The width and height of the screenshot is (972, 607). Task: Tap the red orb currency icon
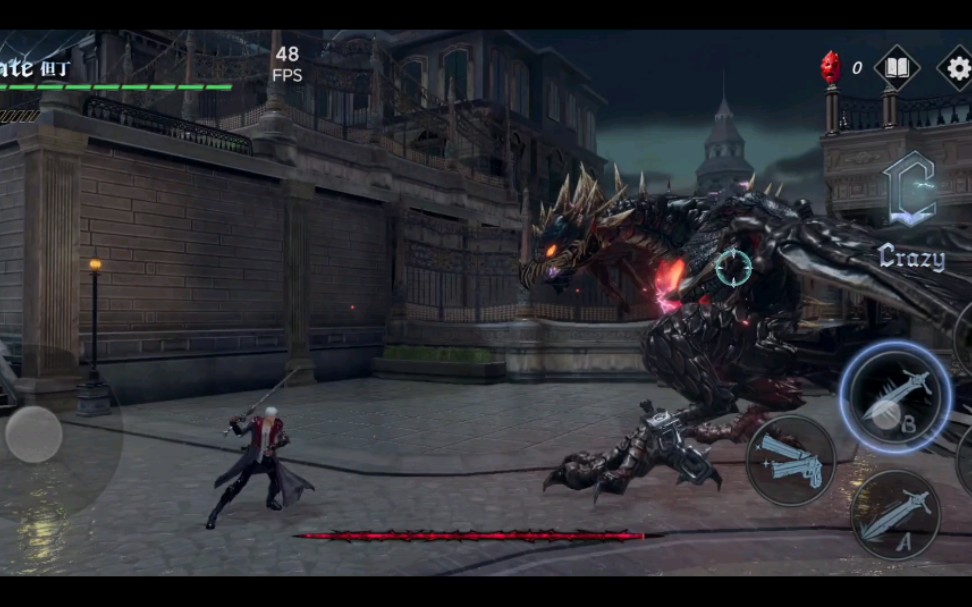click(831, 67)
